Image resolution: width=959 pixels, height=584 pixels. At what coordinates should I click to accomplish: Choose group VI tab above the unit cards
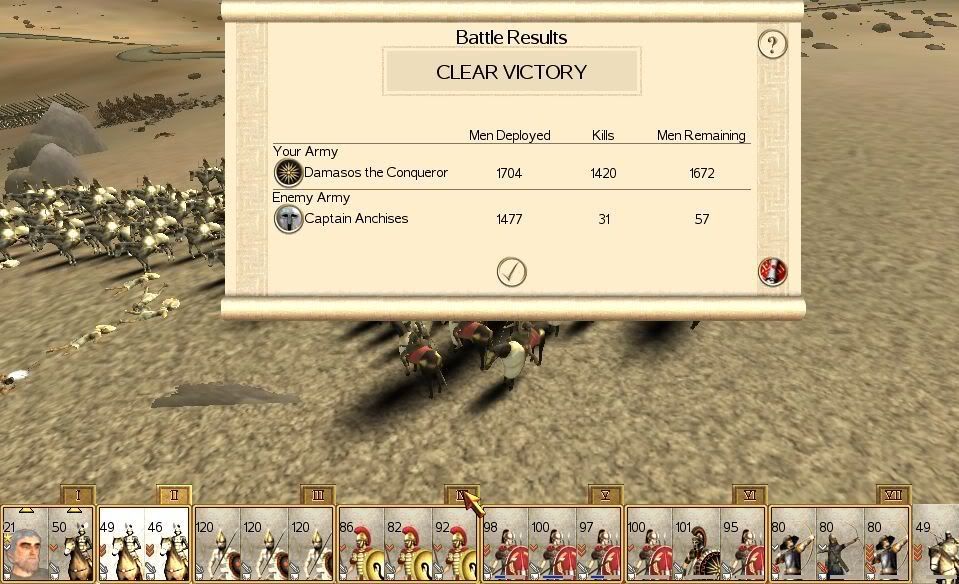pos(749,495)
